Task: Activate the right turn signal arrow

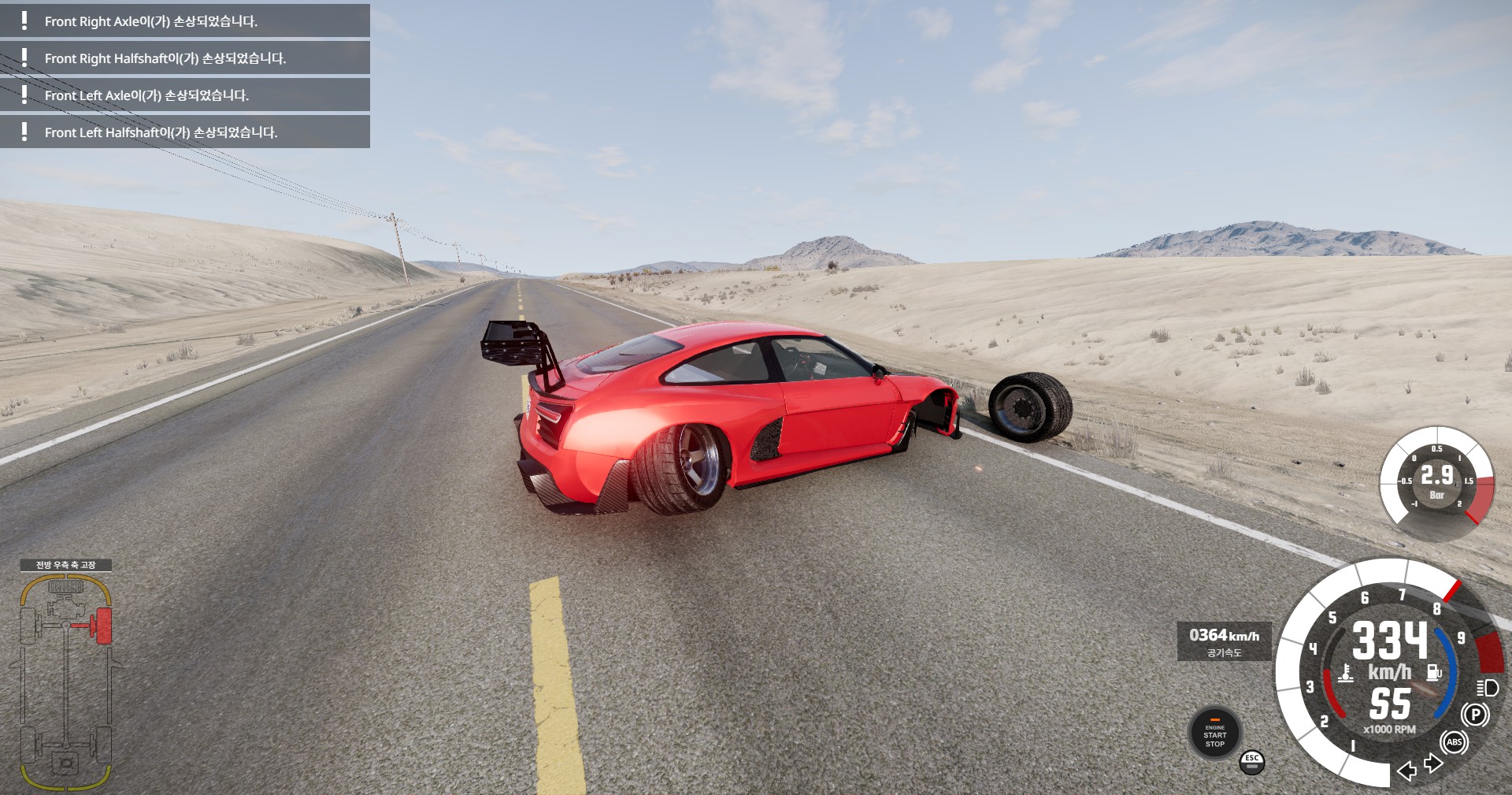Action: (1433, 763)
